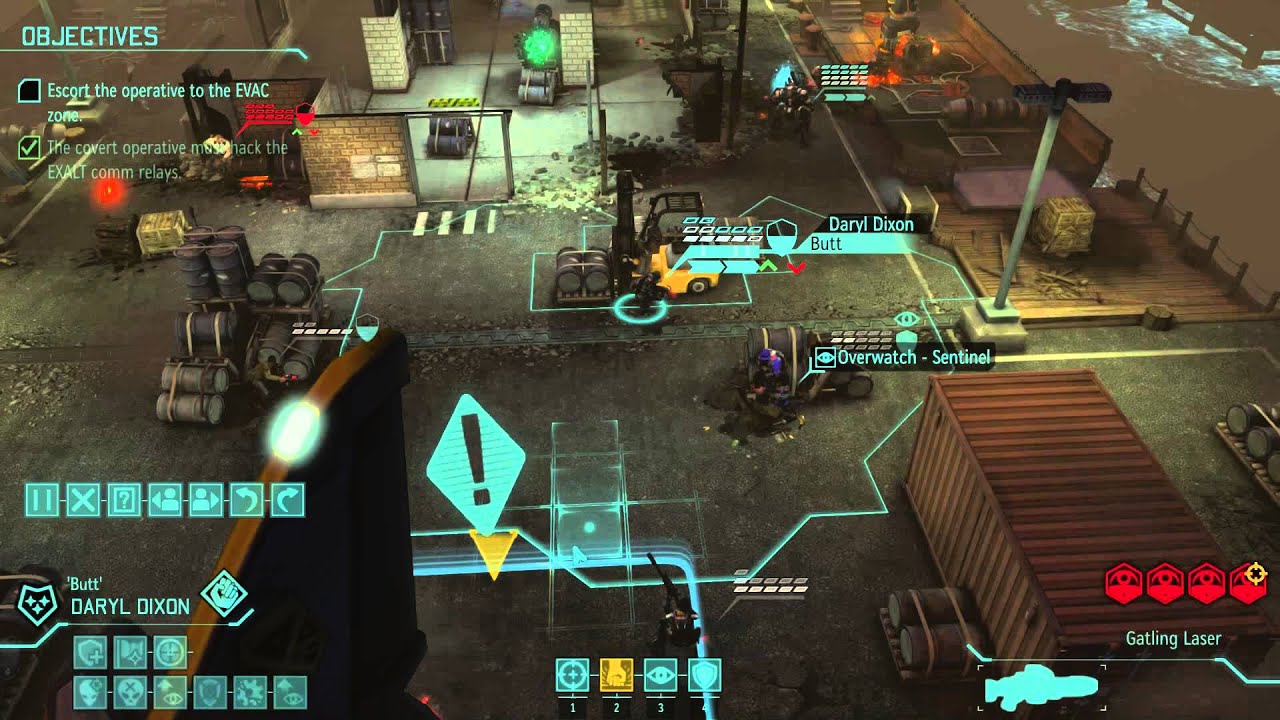The width and height of the screenshot is (1280, 720).
Task: Click the Gatling Laser weapon silhouette
Action: click(1041, 688)
